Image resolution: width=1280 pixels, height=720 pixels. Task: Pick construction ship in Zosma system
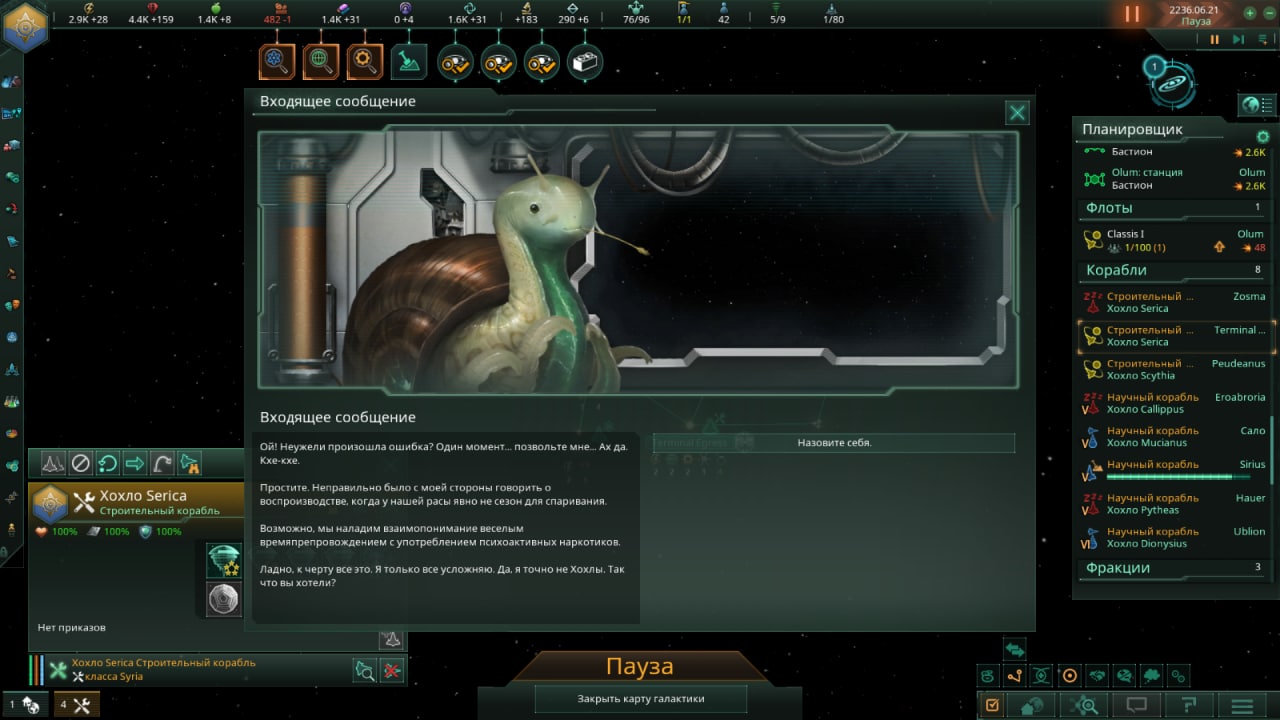[x=1174, y=302]
